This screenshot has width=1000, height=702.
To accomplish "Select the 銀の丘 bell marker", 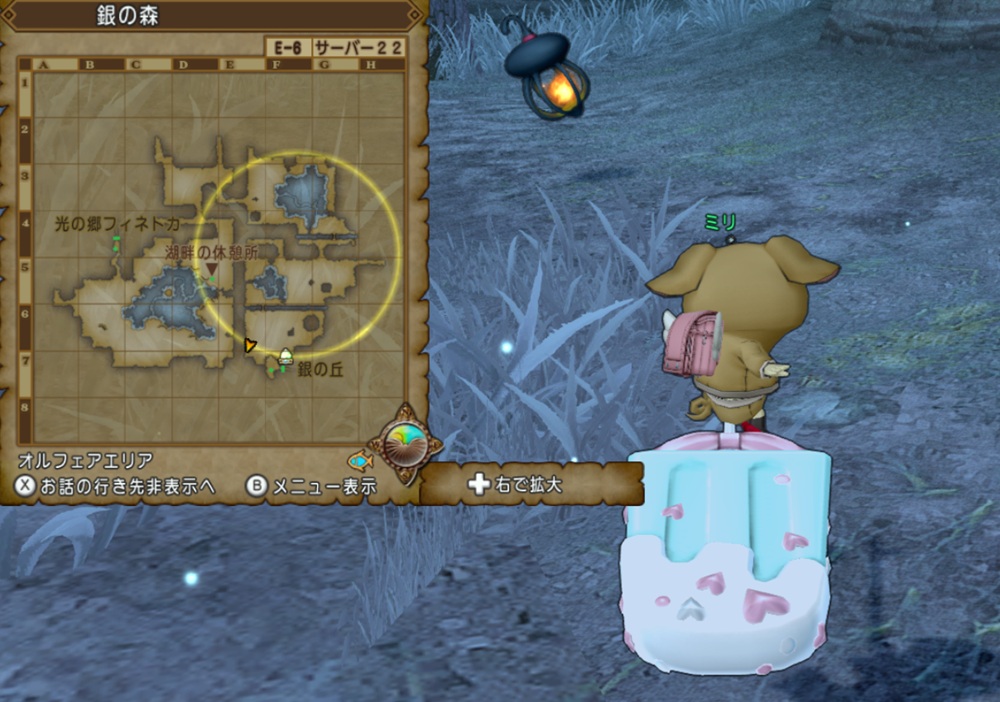I will pyautogui.click(x=286, y=356).
